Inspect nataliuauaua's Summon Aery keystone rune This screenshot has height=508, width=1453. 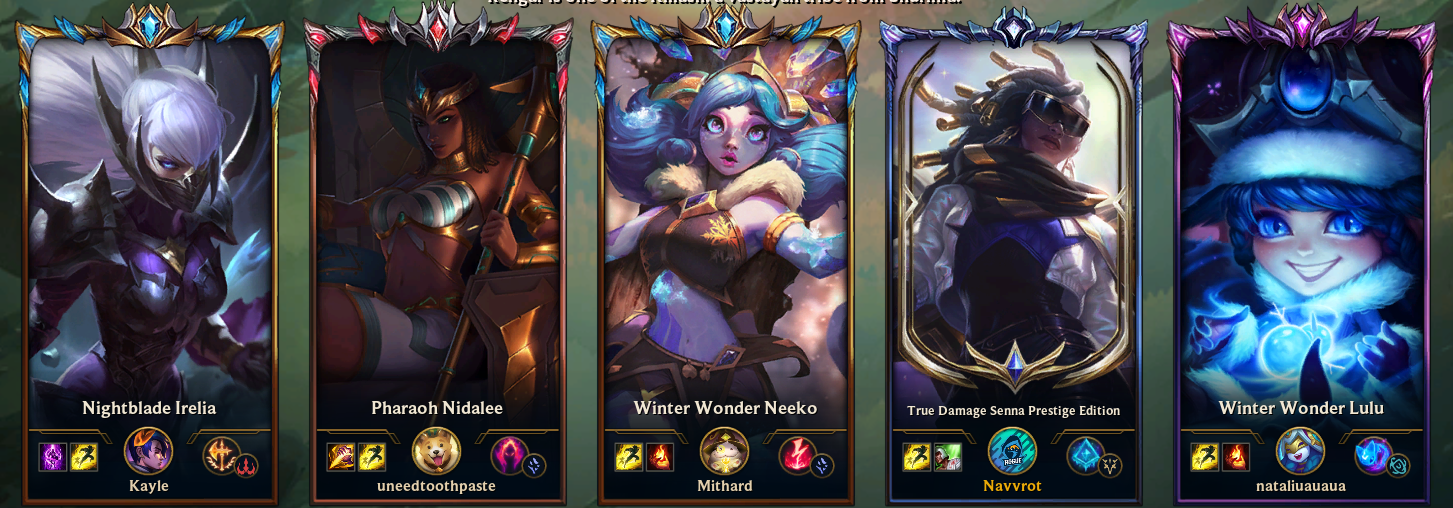1373,455
